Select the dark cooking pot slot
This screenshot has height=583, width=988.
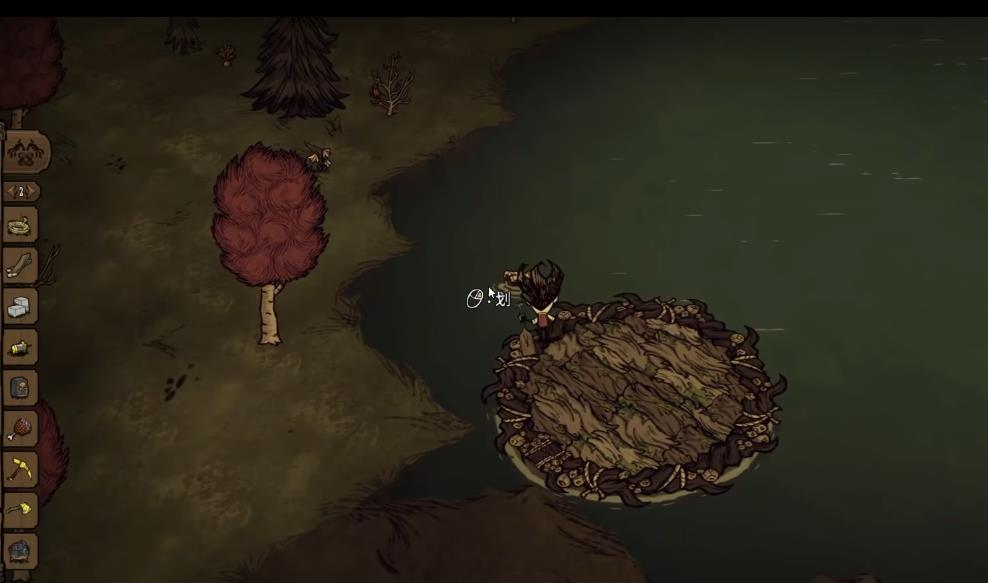pos(20,550)
